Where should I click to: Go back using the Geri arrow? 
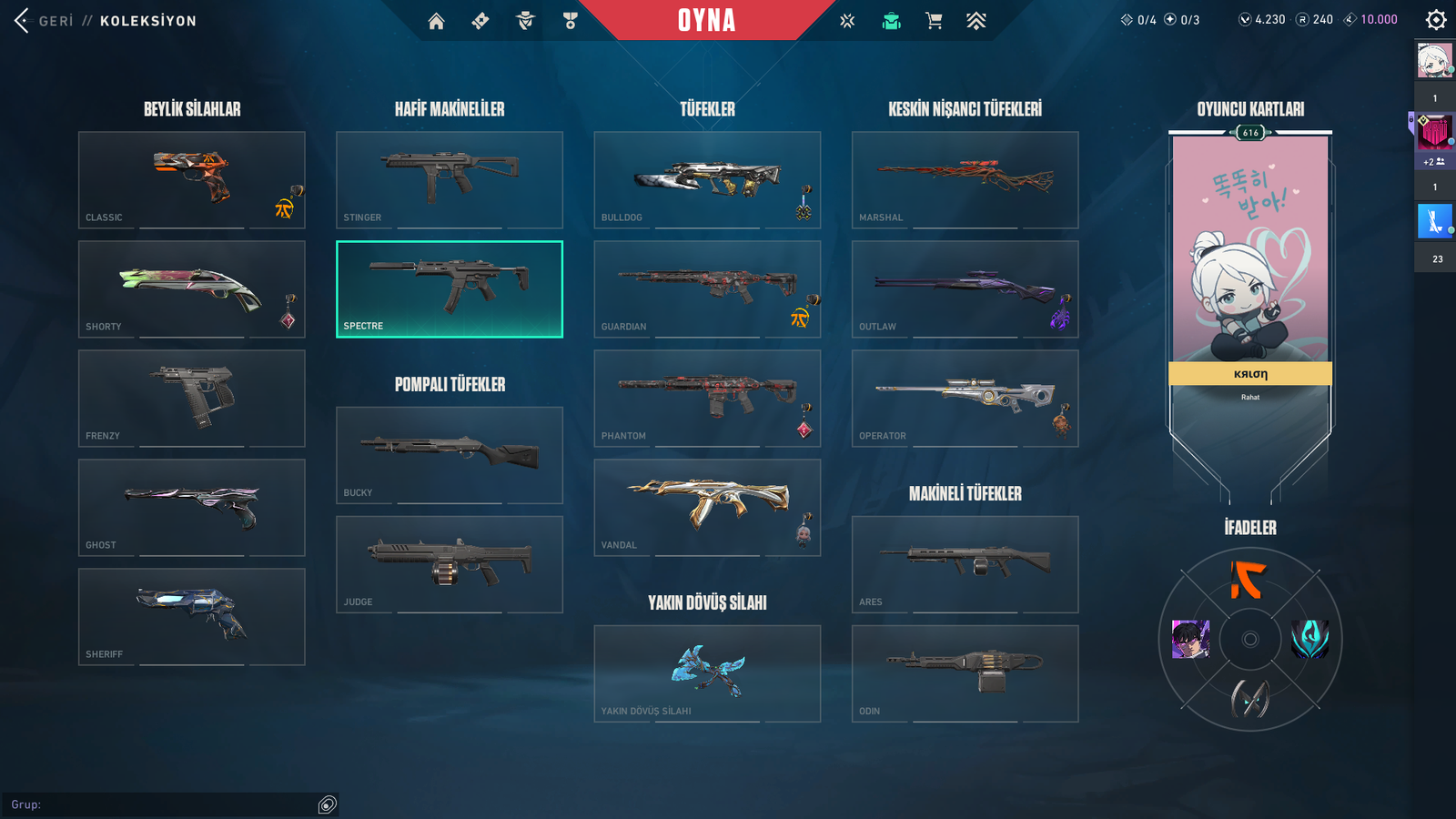point(22,20)
